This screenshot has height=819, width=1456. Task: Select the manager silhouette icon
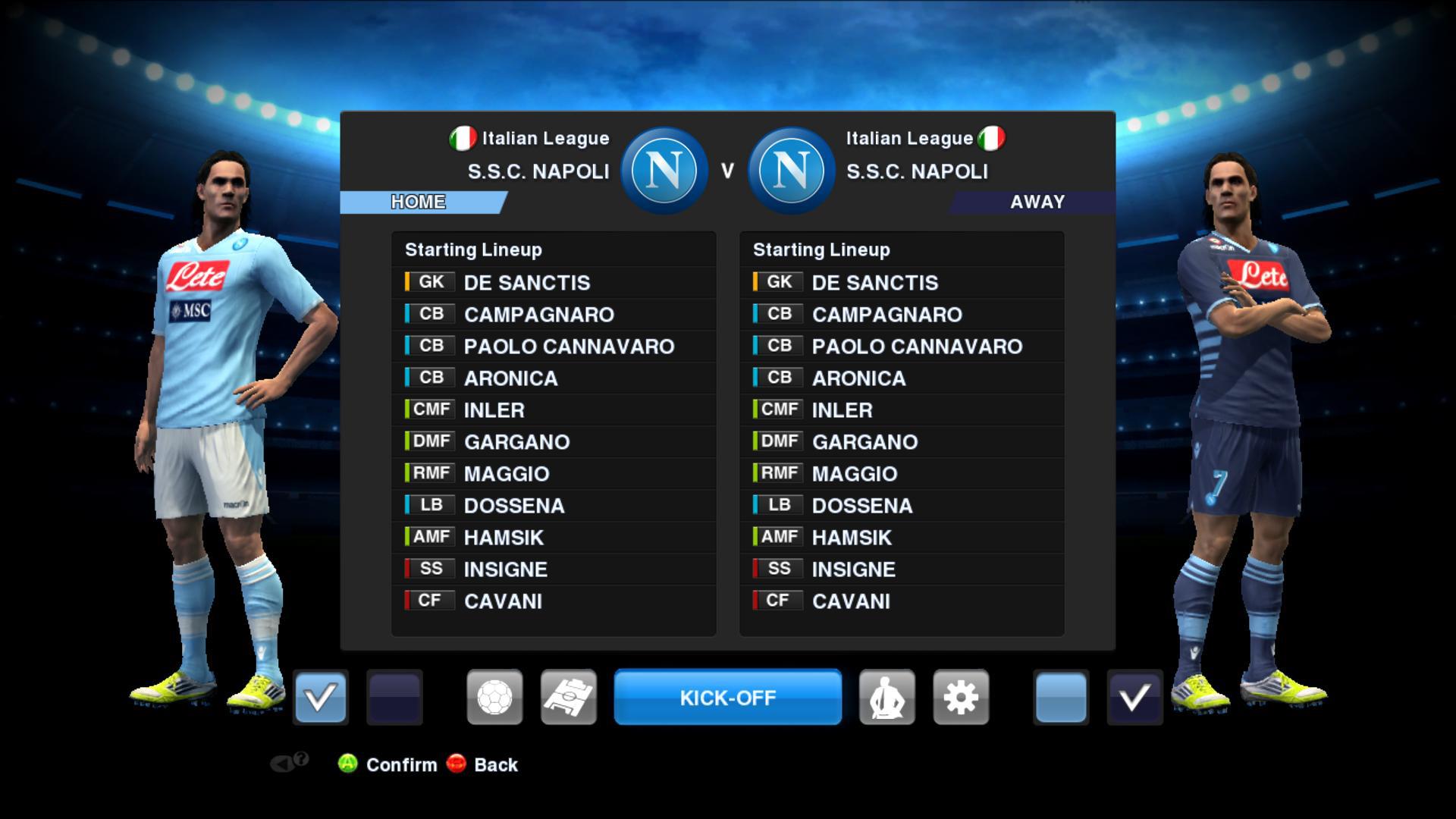[886, 697]
